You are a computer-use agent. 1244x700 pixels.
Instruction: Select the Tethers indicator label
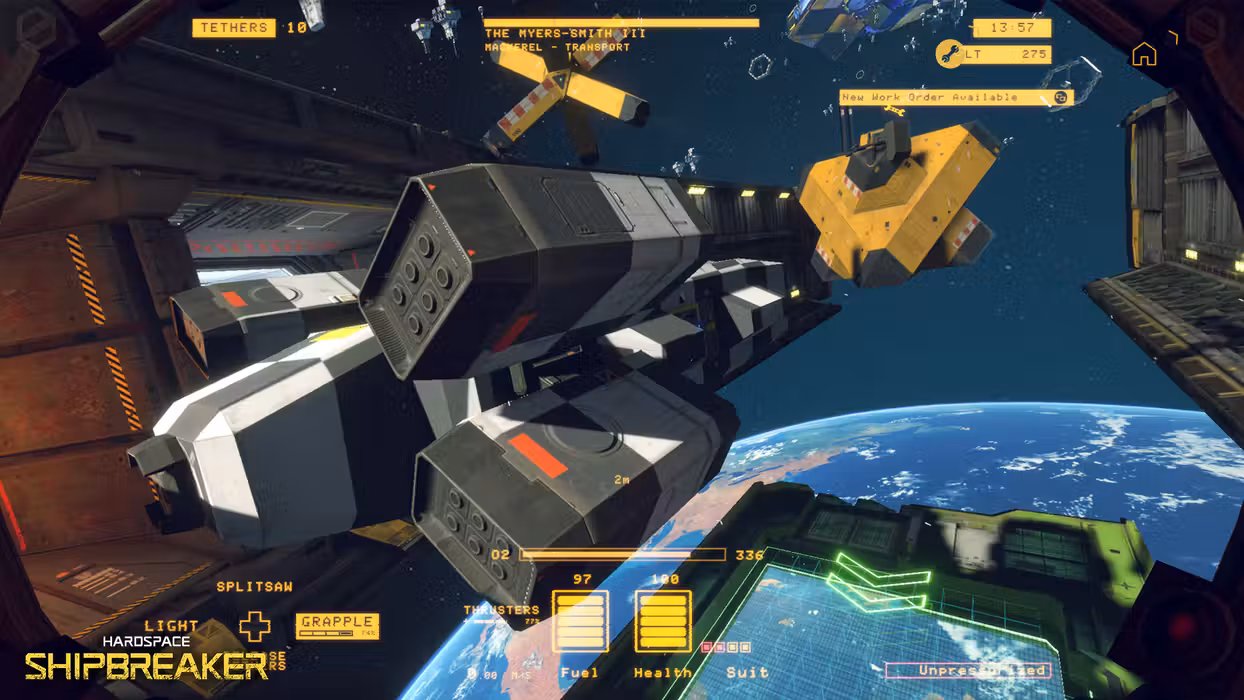pyautogui.click(x=235, y=28)
